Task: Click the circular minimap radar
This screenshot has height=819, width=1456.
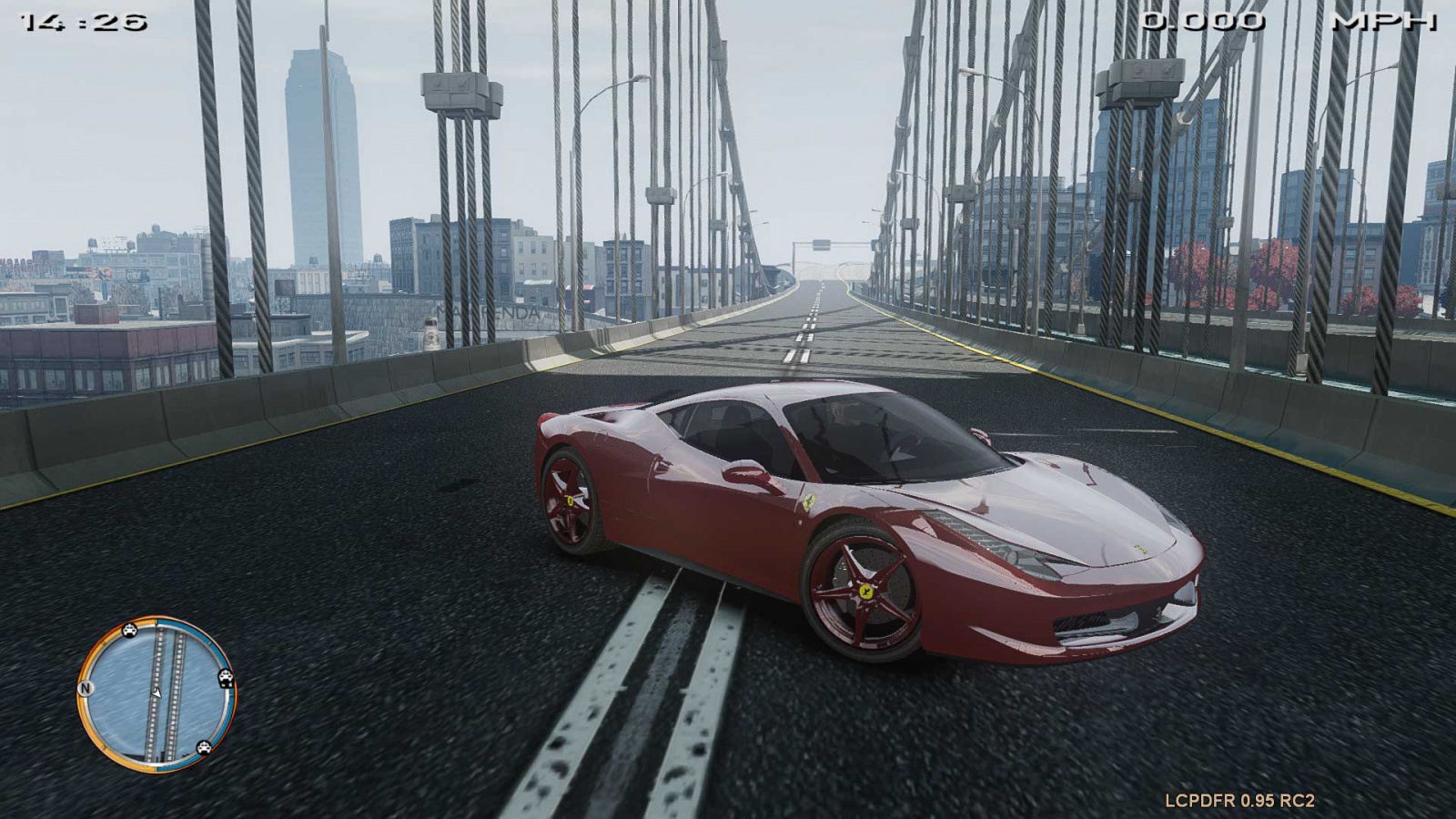Action: [x=157, y=693]
